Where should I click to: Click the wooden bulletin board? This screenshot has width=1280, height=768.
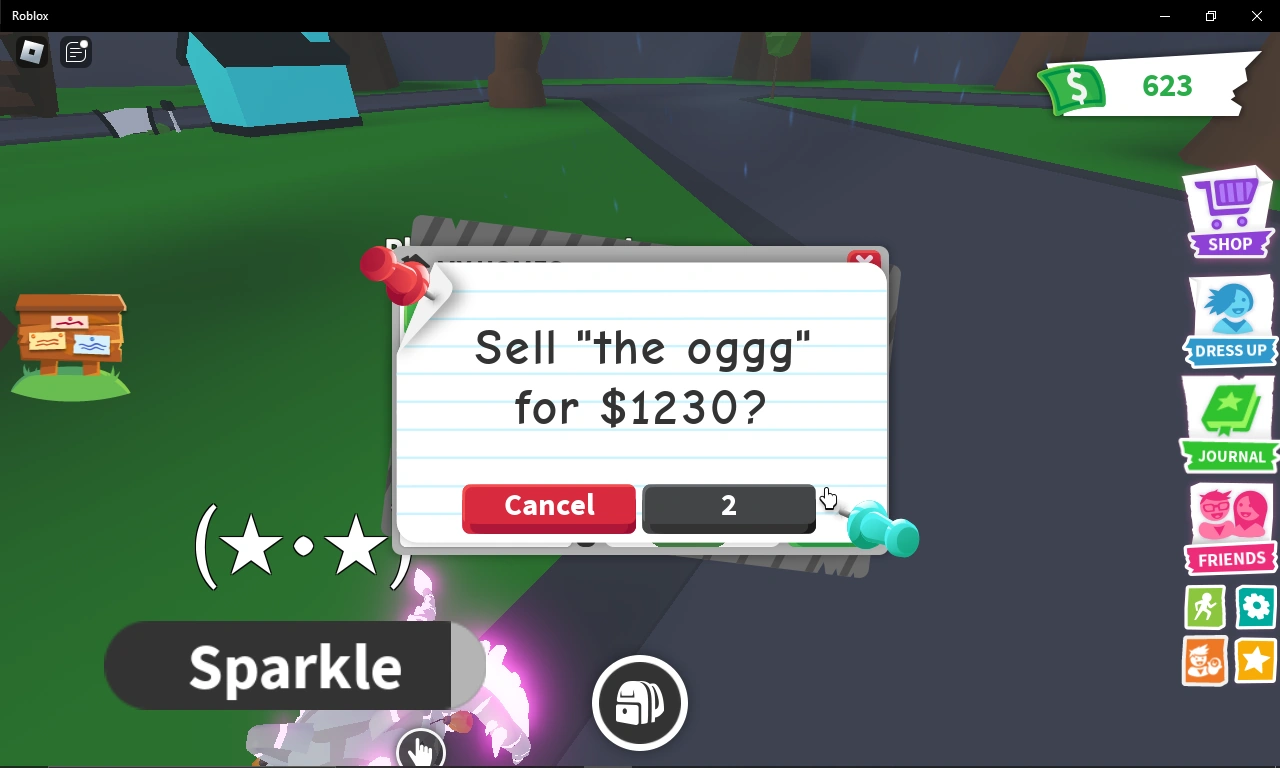point(70,340)
